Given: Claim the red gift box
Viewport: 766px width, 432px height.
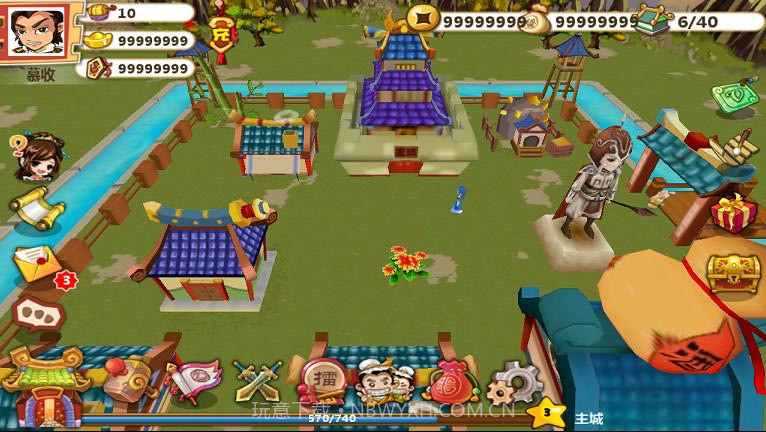Looking at the screenshot, I should [735, 213].
